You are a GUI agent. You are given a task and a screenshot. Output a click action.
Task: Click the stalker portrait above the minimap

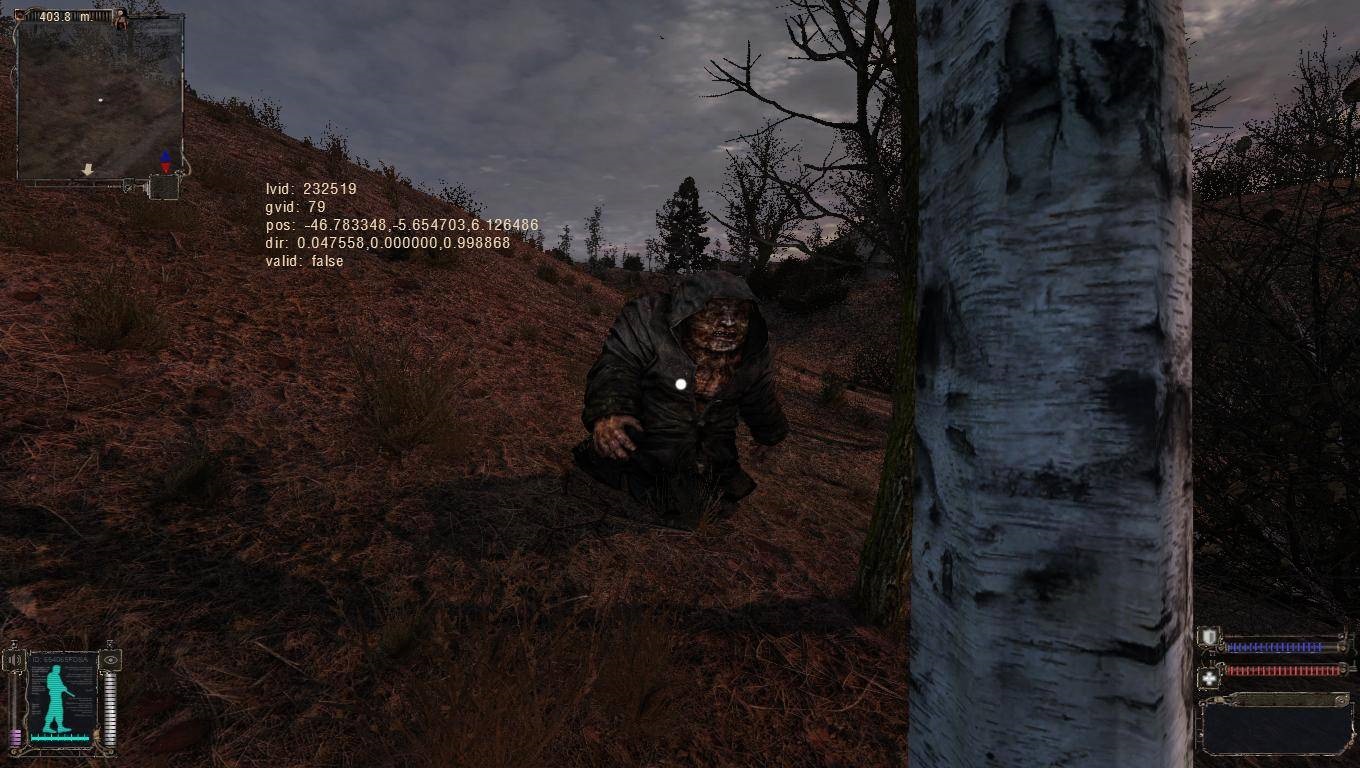click(x=122, y=18)
